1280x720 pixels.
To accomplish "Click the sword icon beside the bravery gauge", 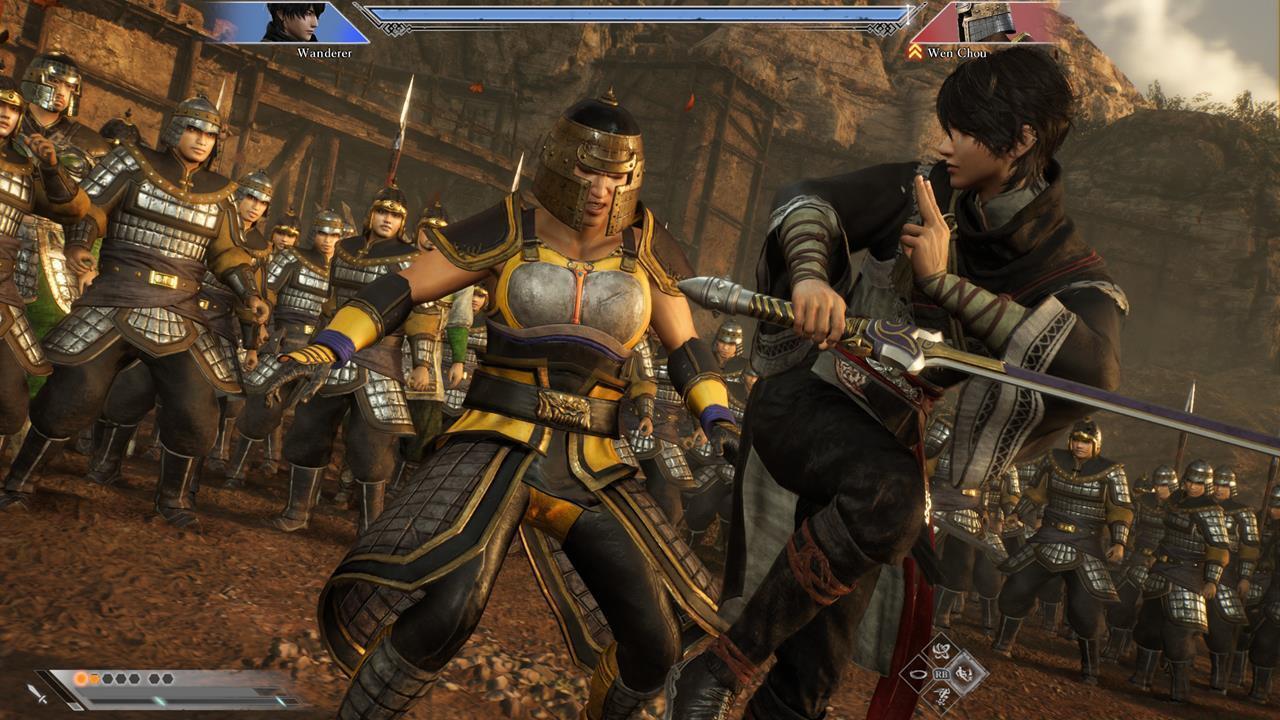I will (35, 694).
